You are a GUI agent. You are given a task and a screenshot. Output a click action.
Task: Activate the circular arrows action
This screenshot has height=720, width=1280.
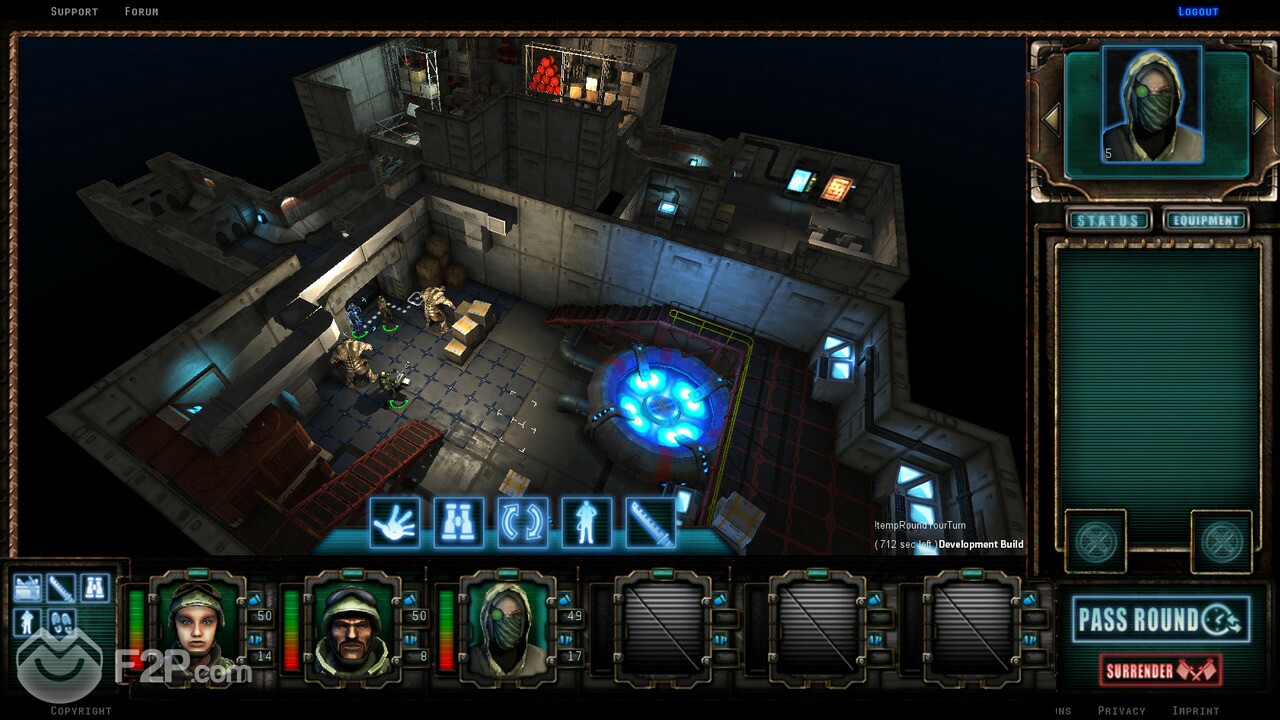[523, 522]
